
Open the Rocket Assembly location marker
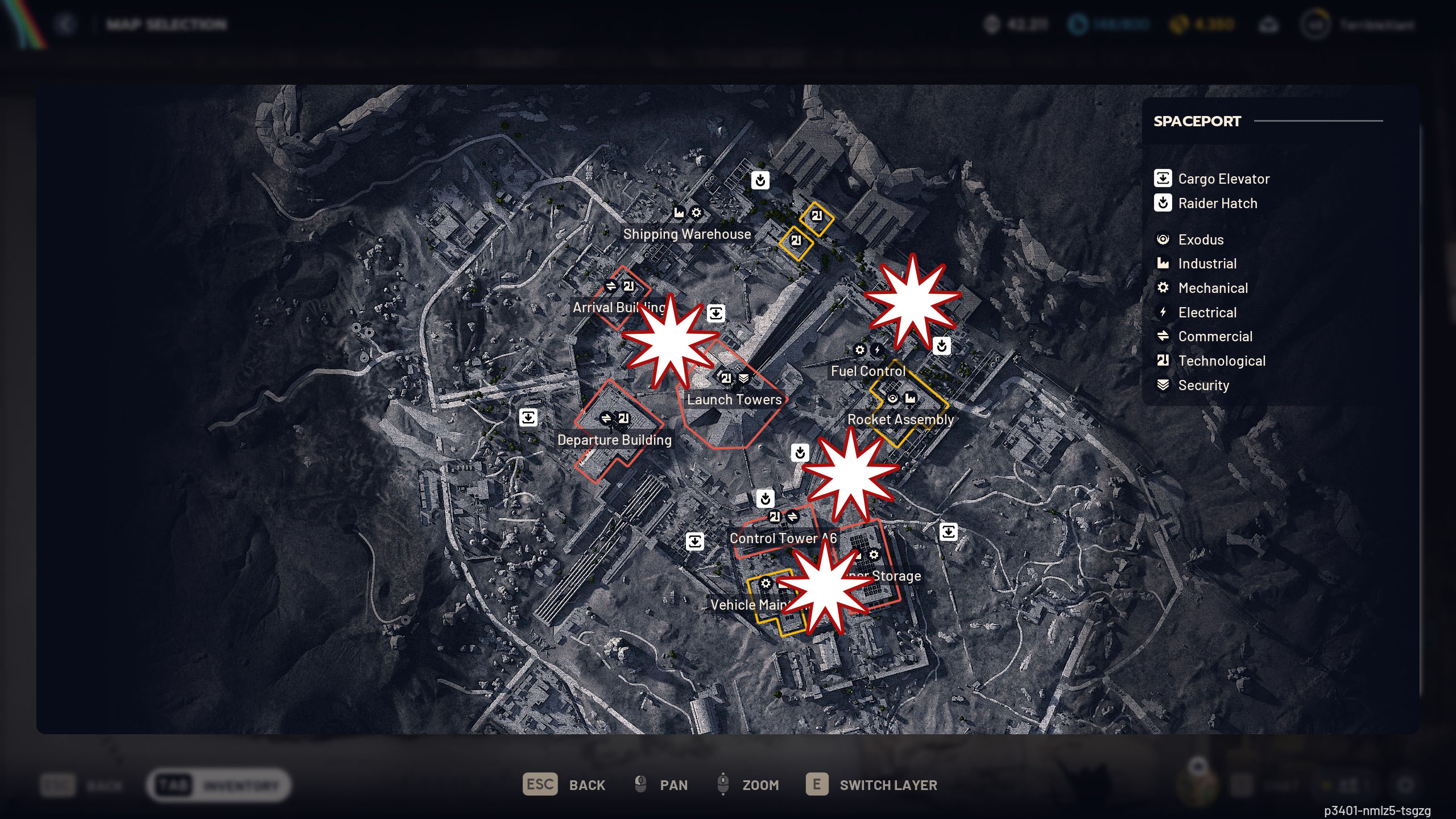click(900, 419)
